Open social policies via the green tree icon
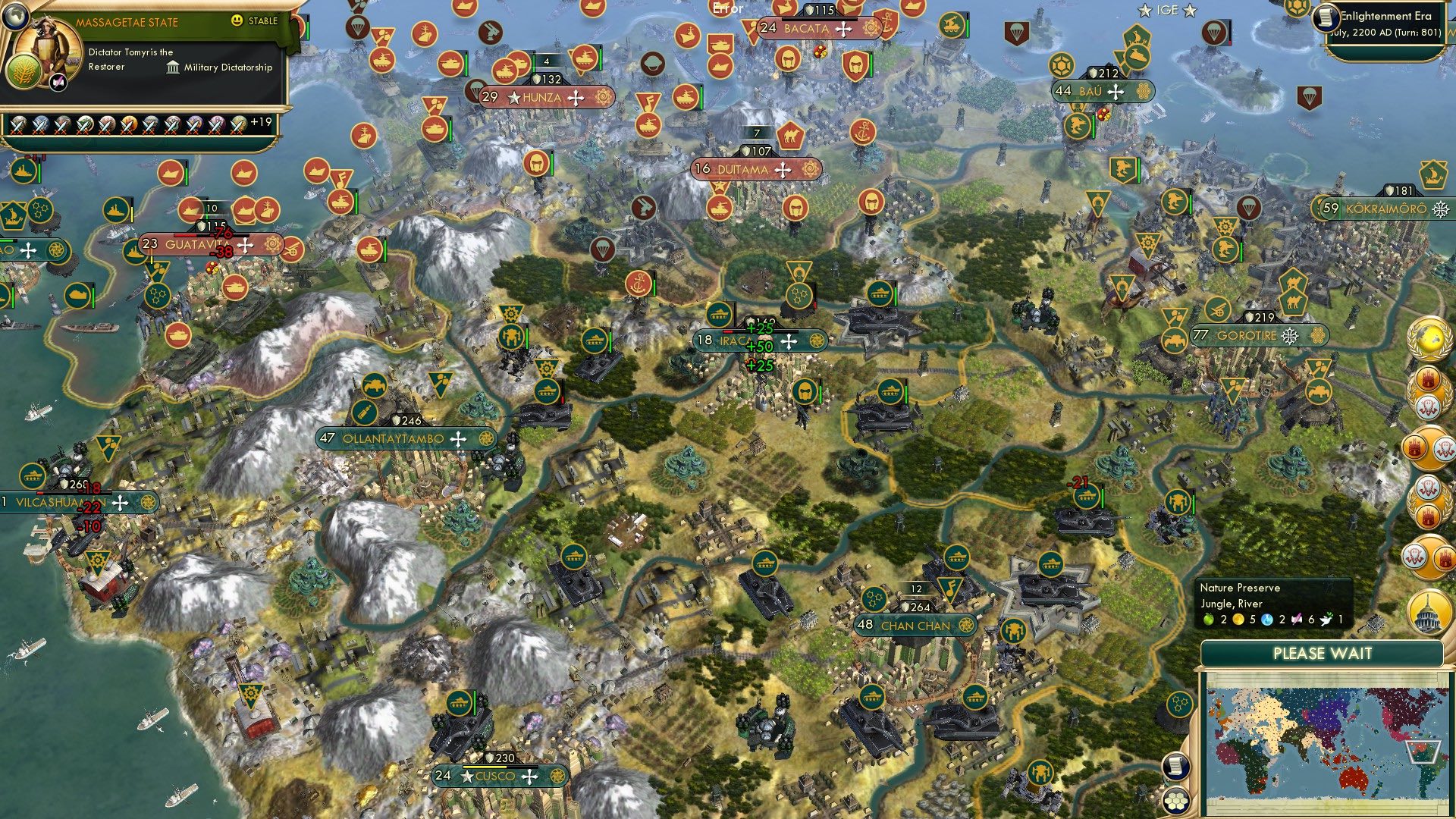This screenshot has width=1456, height=819. [23, 72]
